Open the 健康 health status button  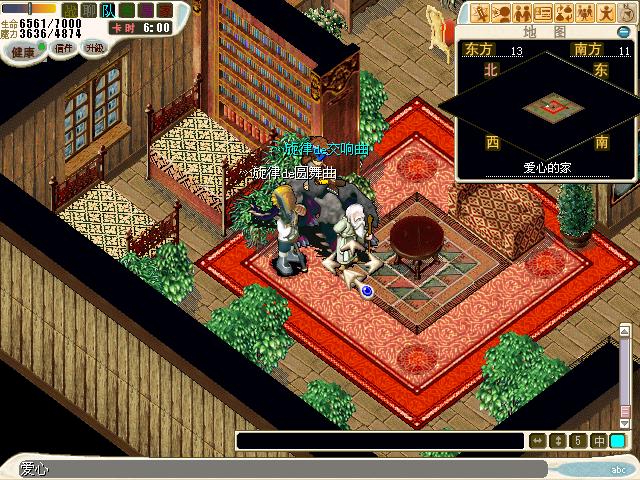click(25, 49)
